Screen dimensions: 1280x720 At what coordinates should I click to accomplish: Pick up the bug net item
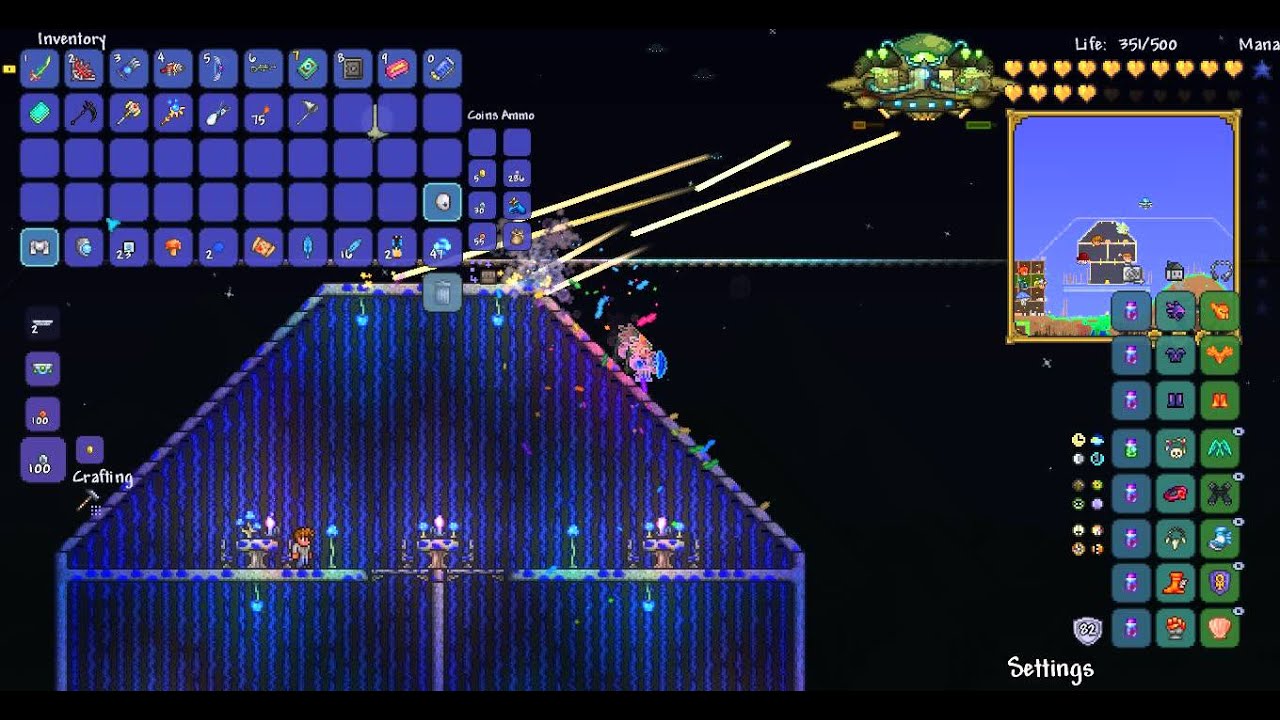pyautogui.click(x=218, y=113)
